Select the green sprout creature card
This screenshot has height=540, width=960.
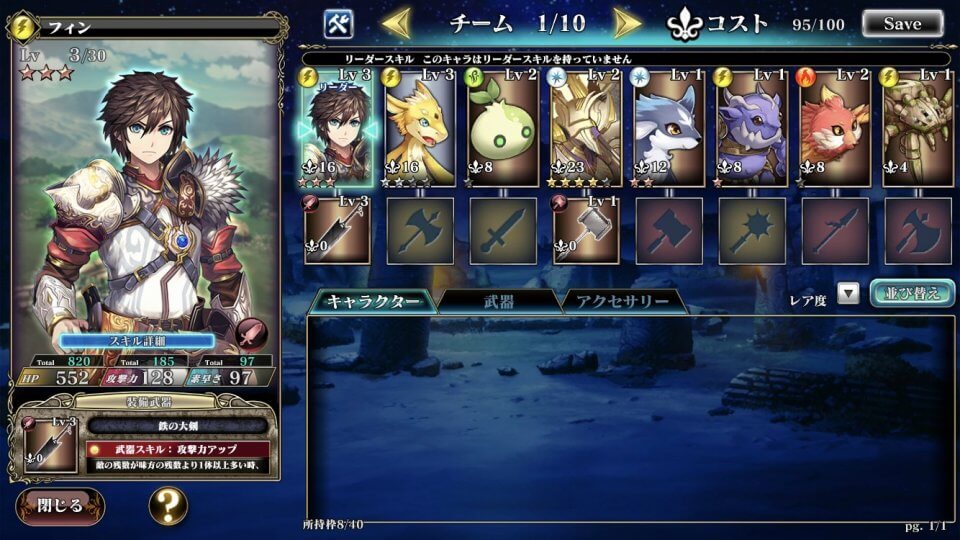pos(503,128)
